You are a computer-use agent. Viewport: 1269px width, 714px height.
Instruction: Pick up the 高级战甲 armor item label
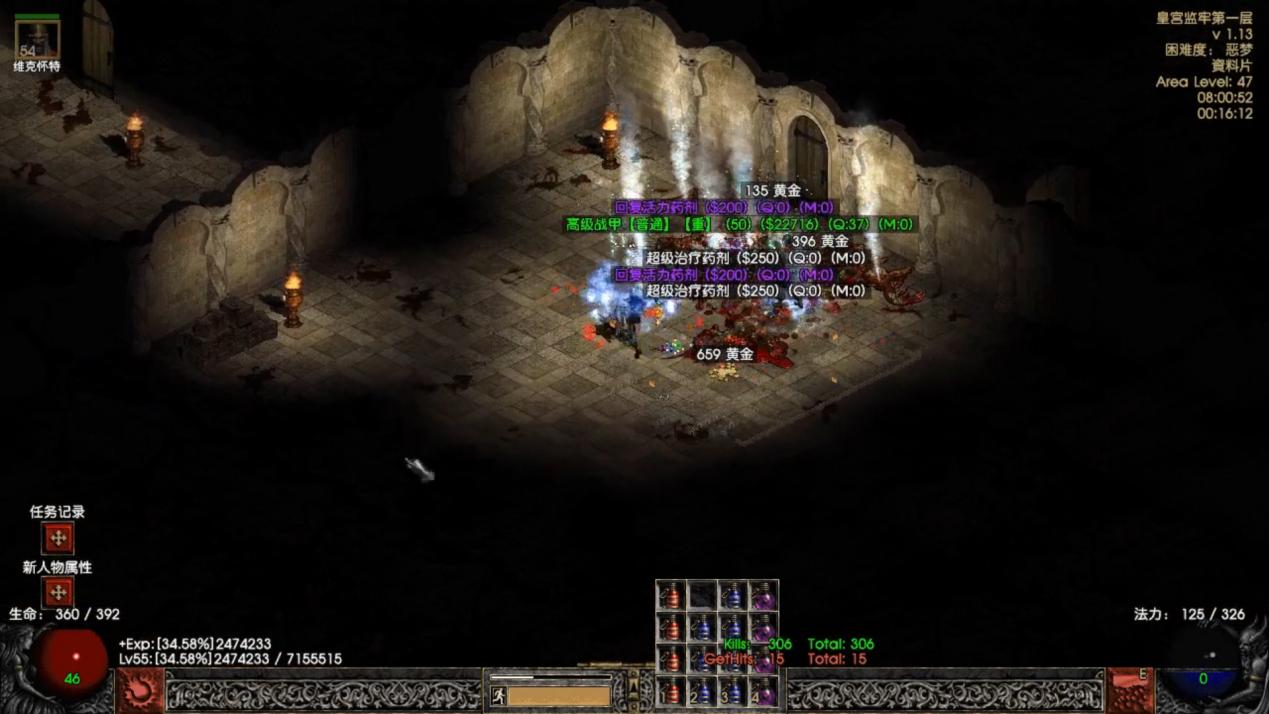(x=740, y=224)
